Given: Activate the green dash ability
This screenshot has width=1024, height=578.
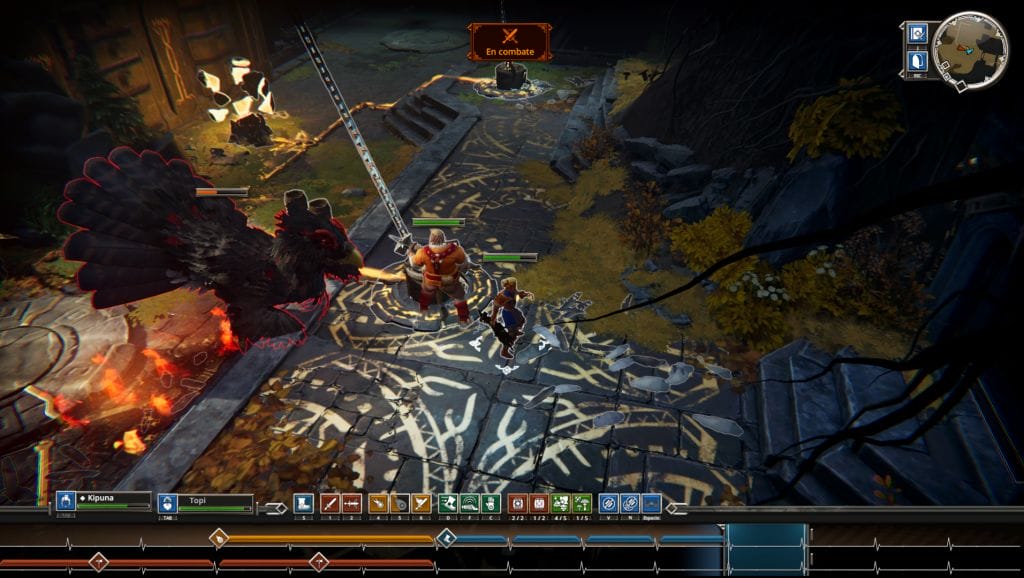Looking at the screenshot, I should pyautogui.click(x=448, y=503).
